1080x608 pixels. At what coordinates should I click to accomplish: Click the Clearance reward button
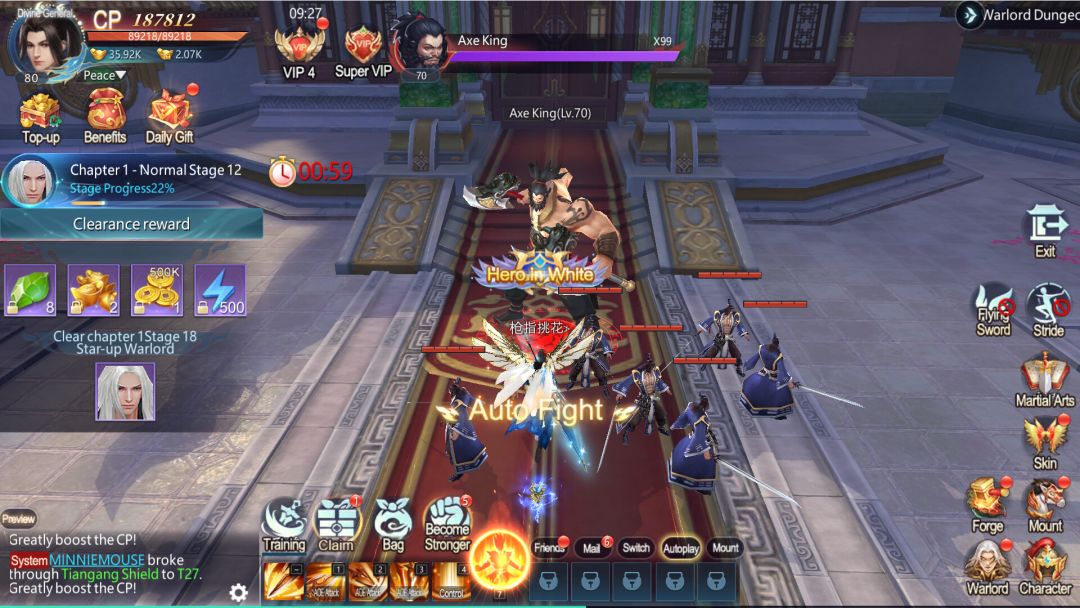click(x=131, y=224)
